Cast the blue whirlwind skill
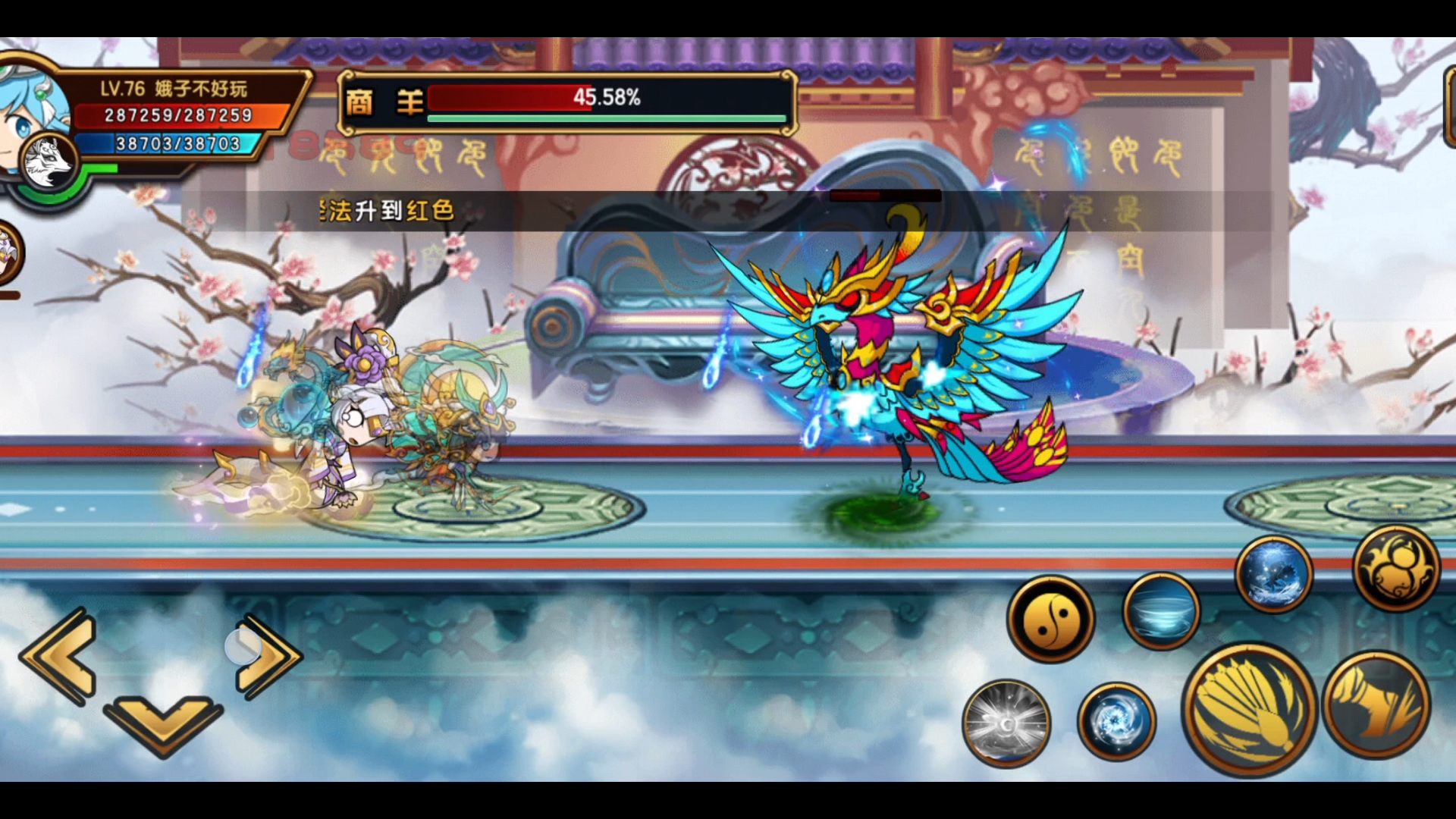 (x=1161, y=611)
